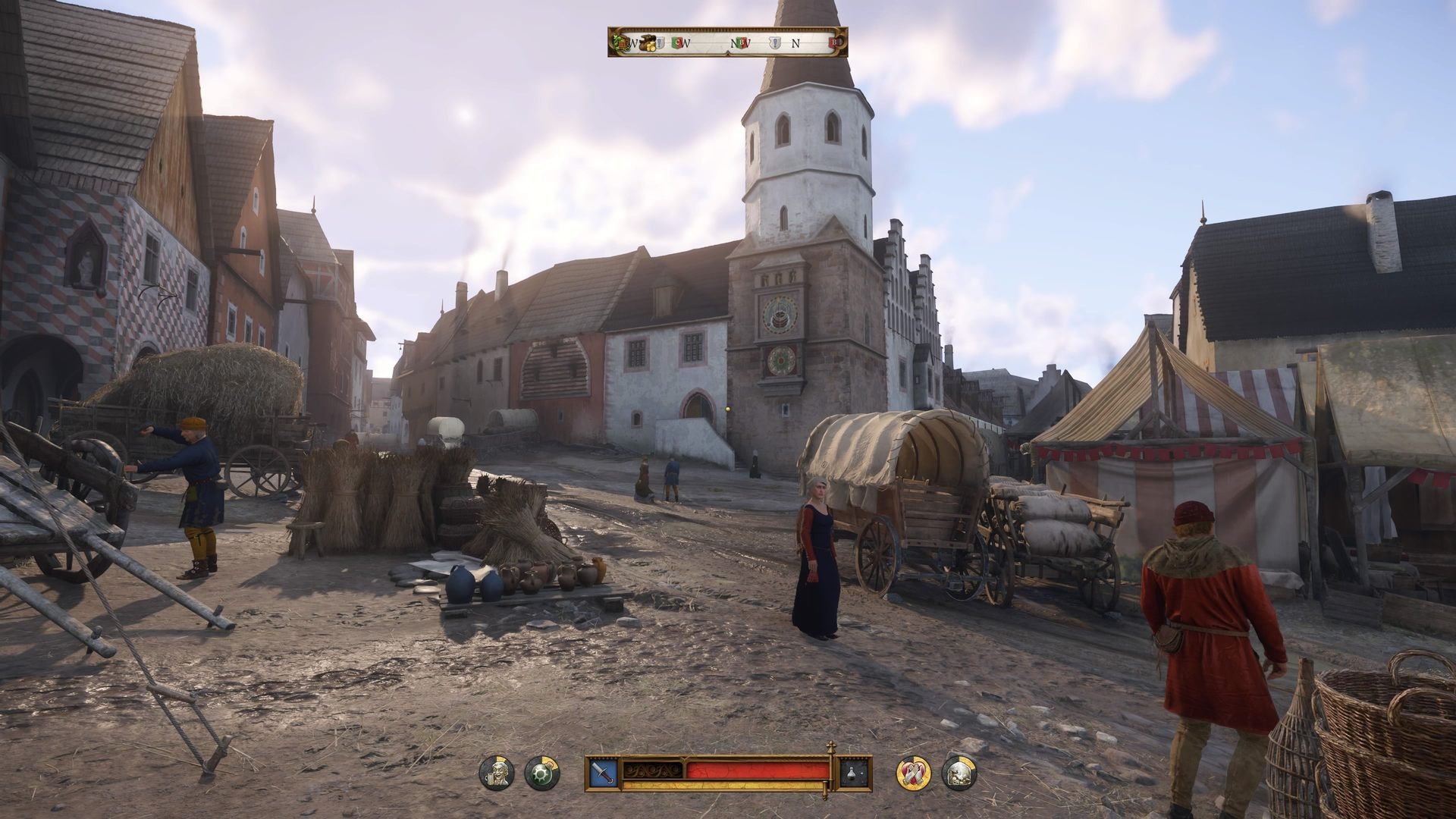Image resolution: width=1456 pixels, height=819 pixels.
Task: Click the green potion buff icon
Action: [541, 773]
